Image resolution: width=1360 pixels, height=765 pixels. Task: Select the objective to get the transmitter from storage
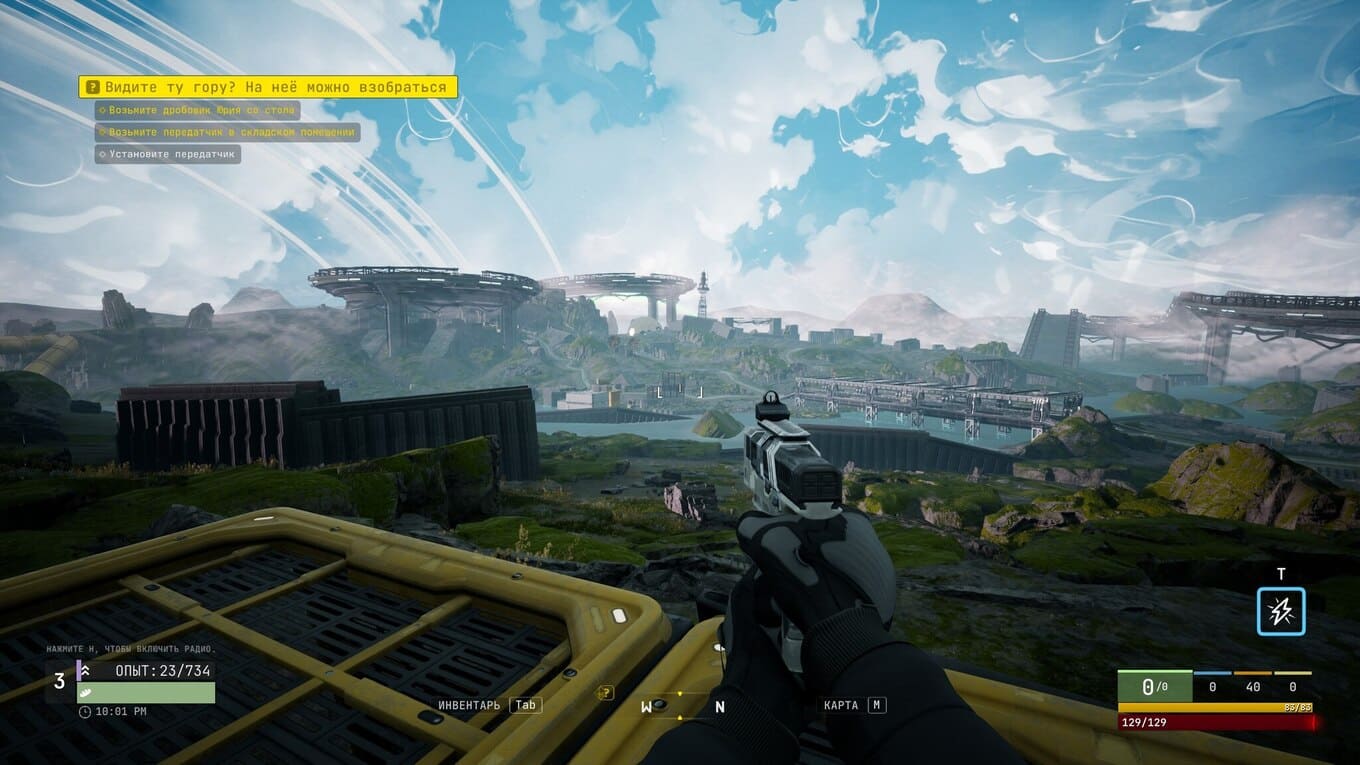227,132
